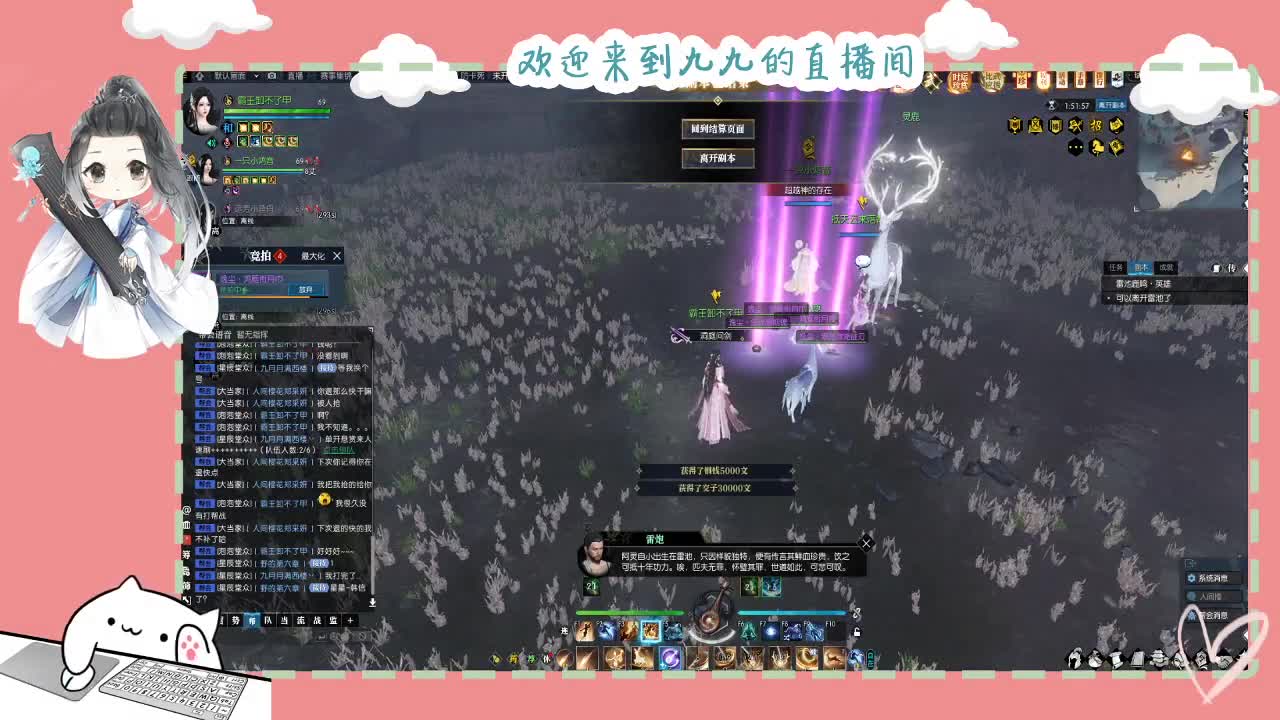Click the 招 recruit icon near the minimap

[1097, 125]
